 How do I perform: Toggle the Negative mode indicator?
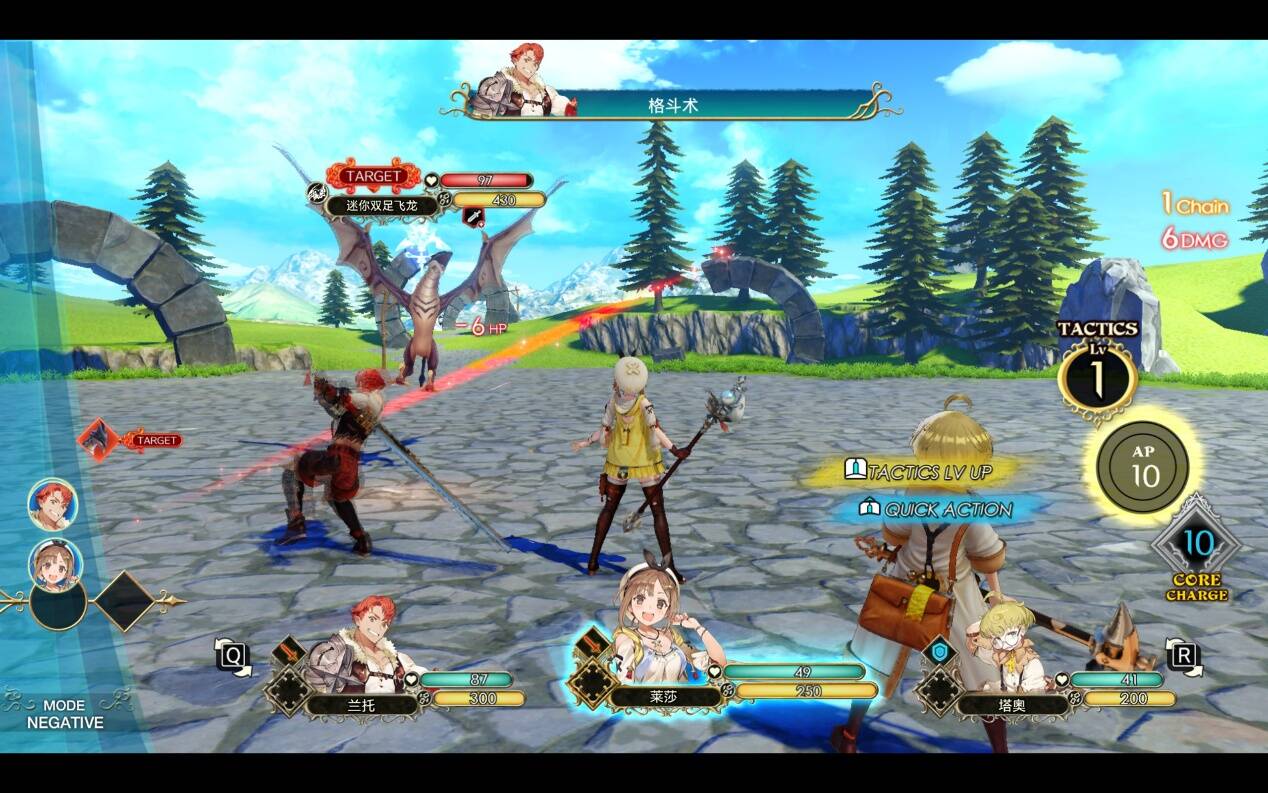[x=64, y=714]
